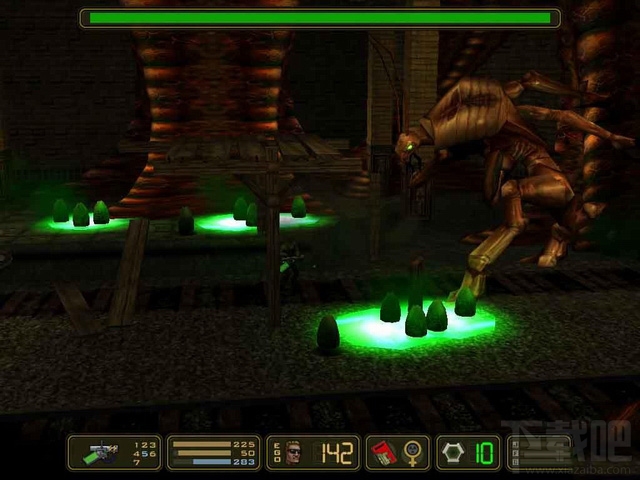The width and height of the screenshot is (640, 480).
Task: Select the hexagonal nuke icon
Action: click(453, 453)
